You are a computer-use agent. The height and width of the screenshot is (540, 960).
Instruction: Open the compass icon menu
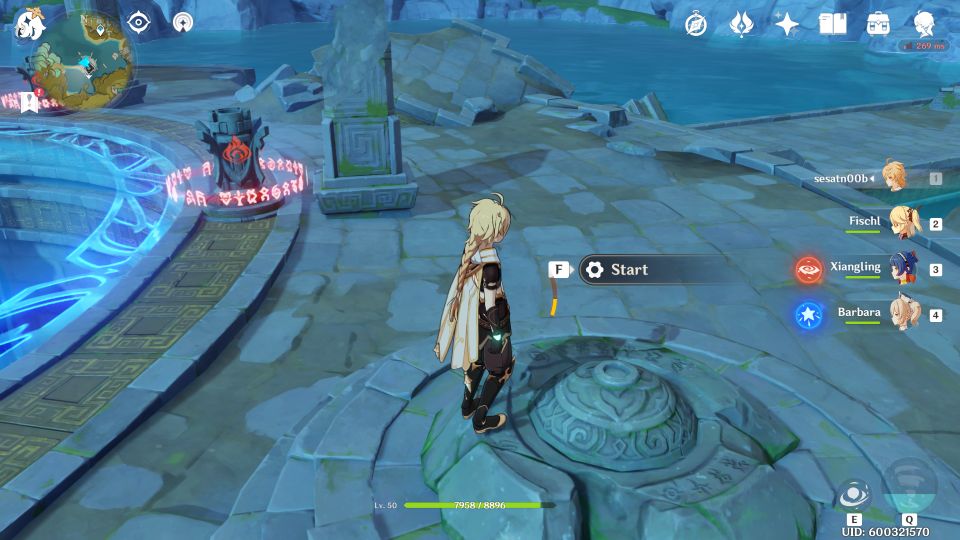pos(696,24)
